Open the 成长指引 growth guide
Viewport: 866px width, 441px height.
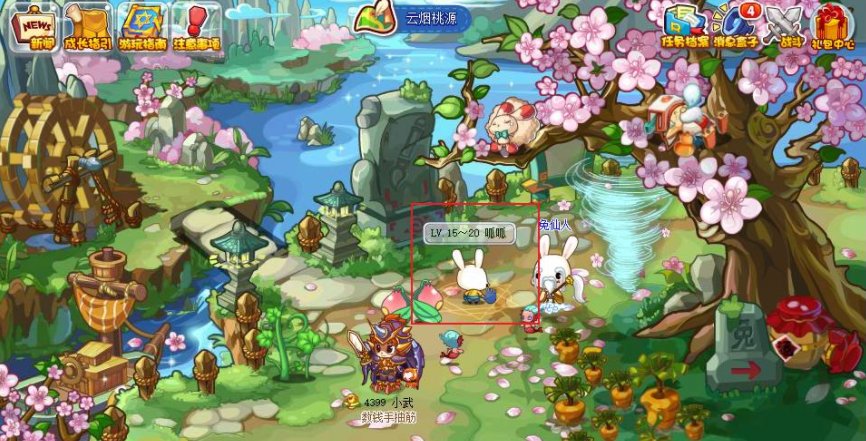click(x=89, y=28)
